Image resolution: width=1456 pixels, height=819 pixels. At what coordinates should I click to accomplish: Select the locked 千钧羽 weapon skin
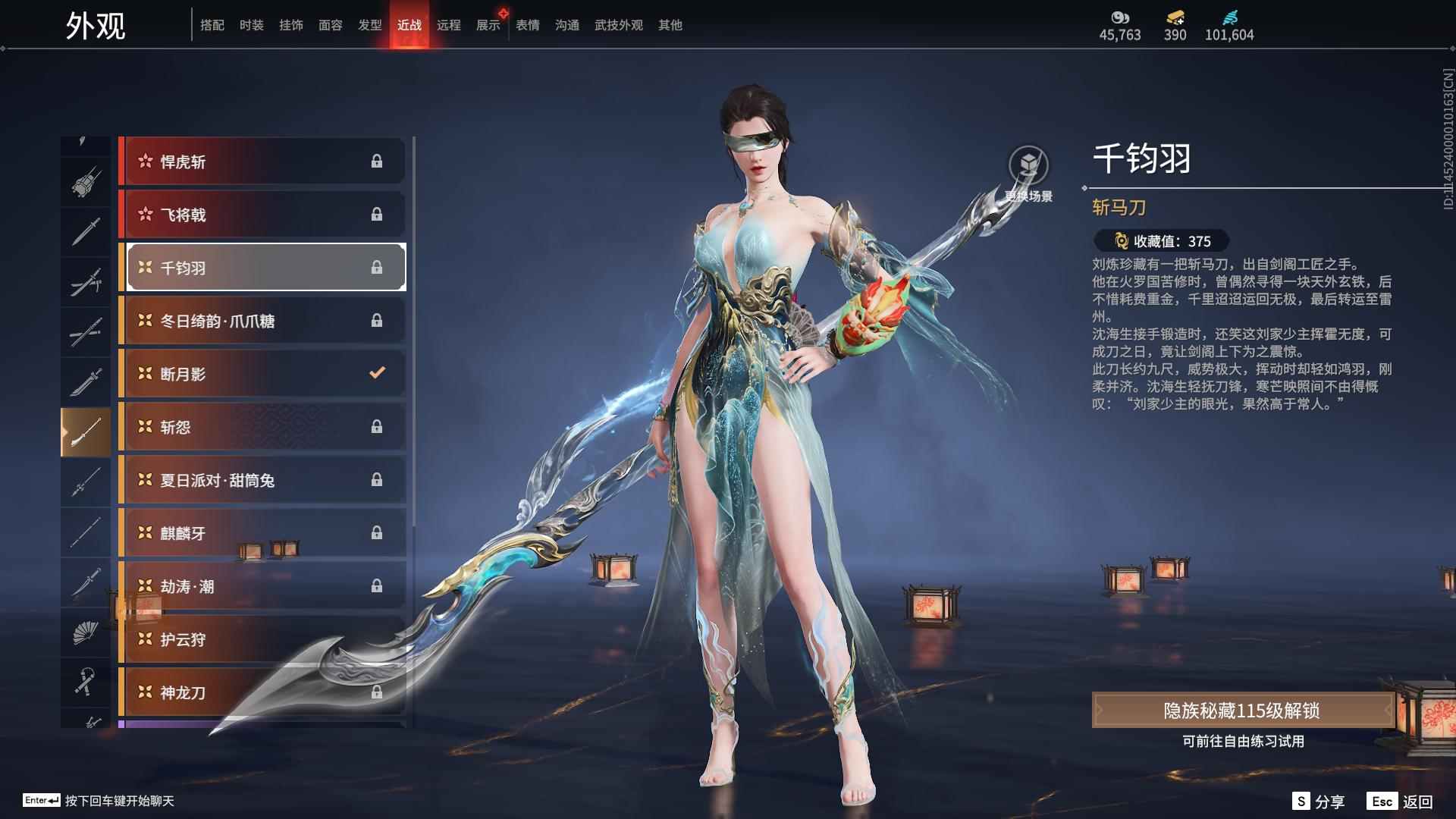264,268
